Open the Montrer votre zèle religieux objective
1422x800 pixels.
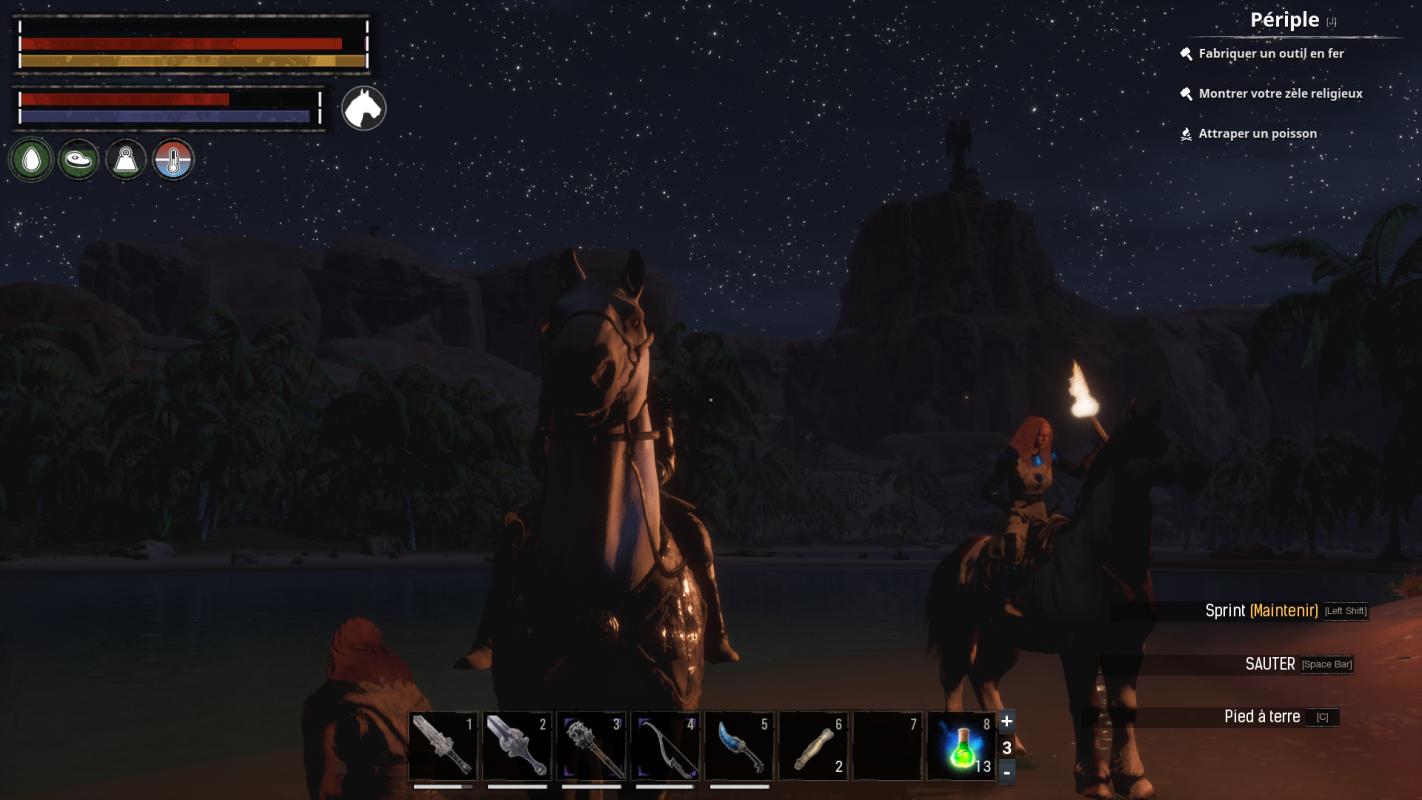[1278, 93]
